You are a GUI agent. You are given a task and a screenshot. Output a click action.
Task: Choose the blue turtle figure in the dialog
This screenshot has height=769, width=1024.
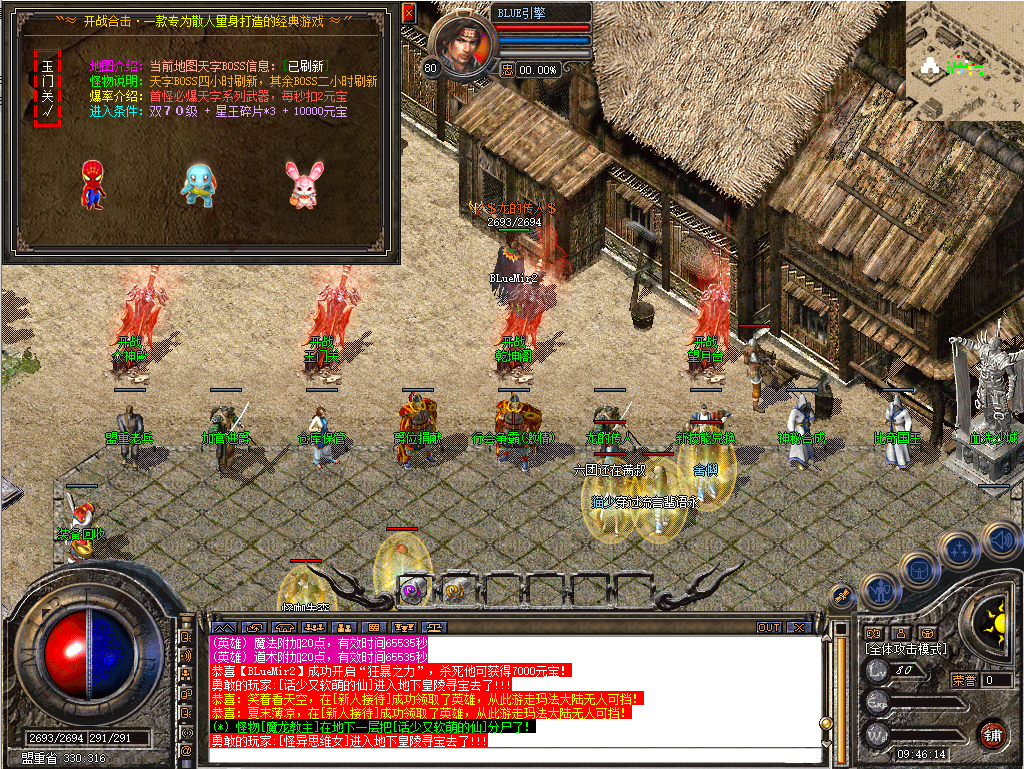(x=196, y=185)
